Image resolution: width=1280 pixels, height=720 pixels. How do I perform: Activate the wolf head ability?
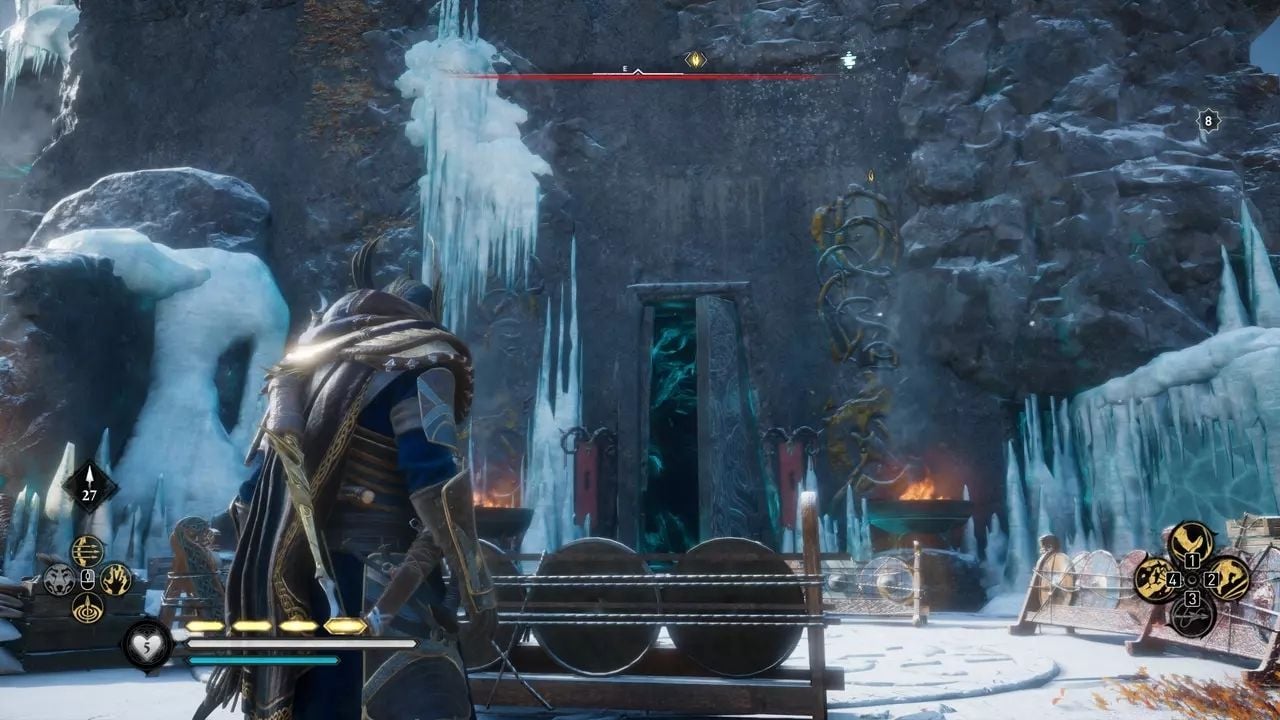(59, 579)
